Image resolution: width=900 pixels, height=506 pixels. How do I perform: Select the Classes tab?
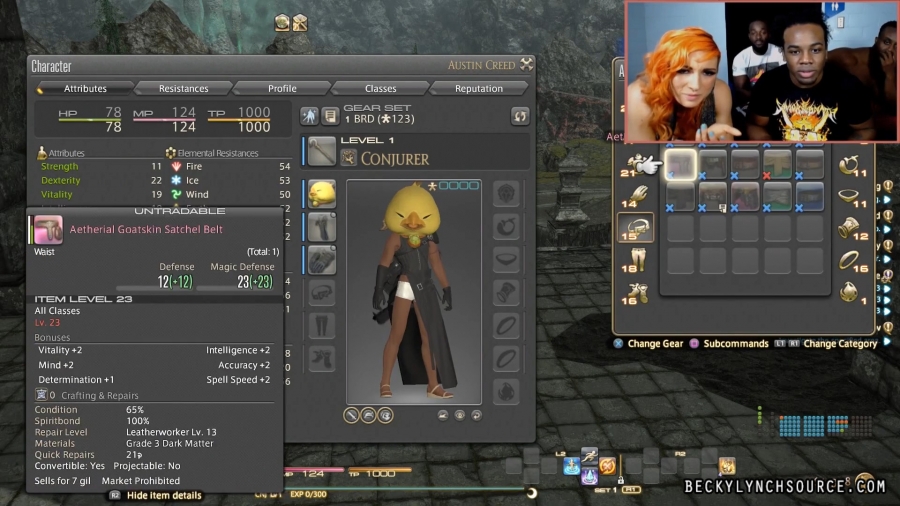pos(380,88)
